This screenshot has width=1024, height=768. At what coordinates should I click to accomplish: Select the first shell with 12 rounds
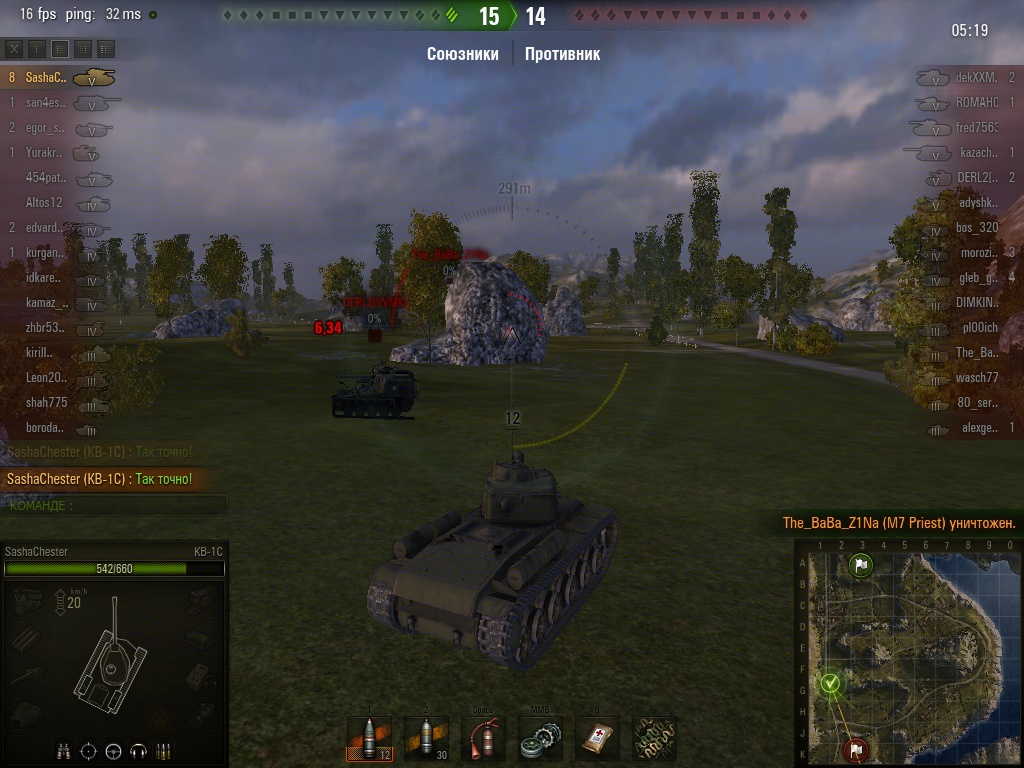point(369,739)
